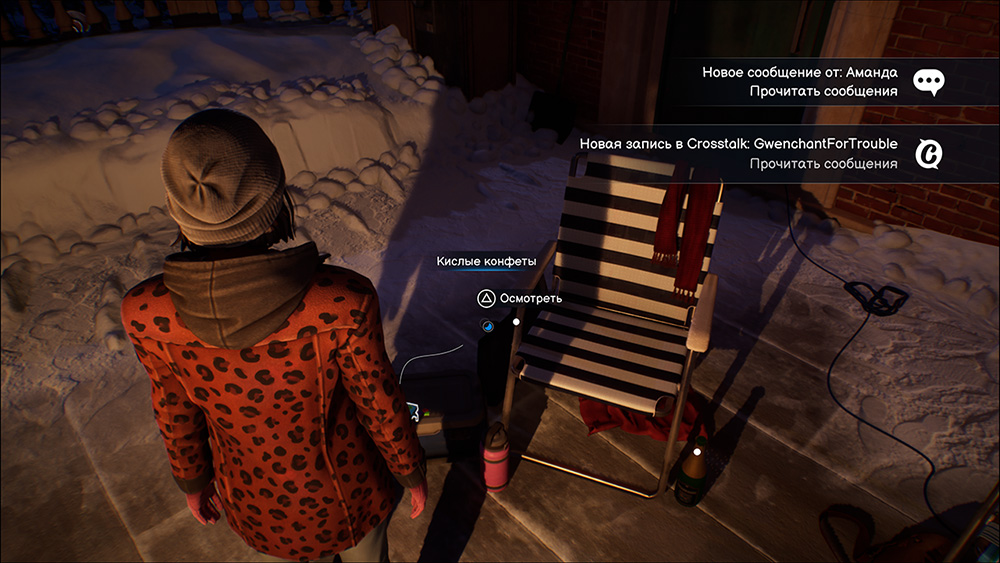
Task: Click the speech bubble messages icon
Action: pos(930,82)
